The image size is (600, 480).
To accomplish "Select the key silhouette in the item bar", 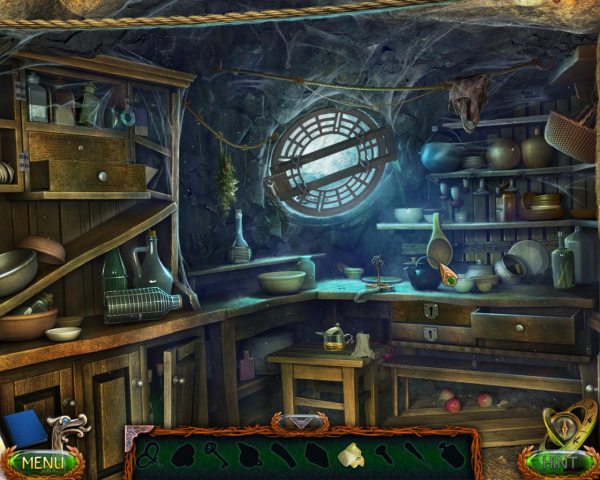I will (x=215, y=454).
